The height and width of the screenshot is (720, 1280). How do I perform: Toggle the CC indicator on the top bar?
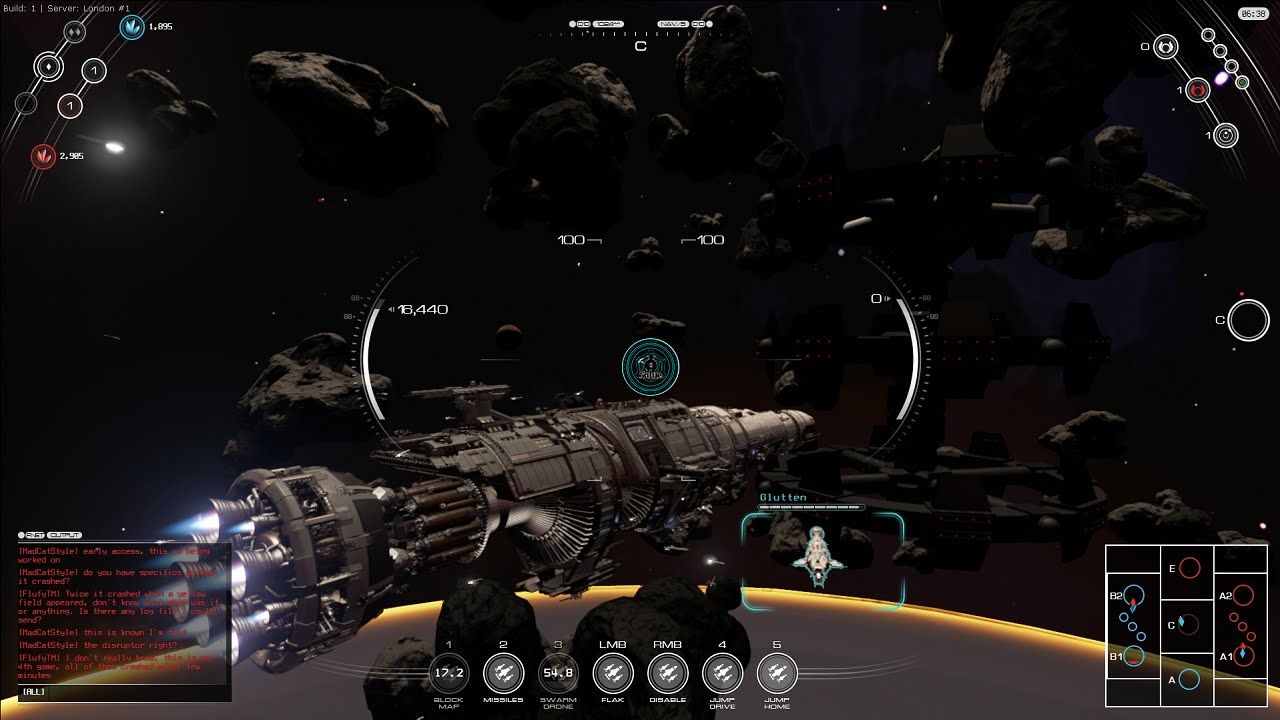(583, 23)
